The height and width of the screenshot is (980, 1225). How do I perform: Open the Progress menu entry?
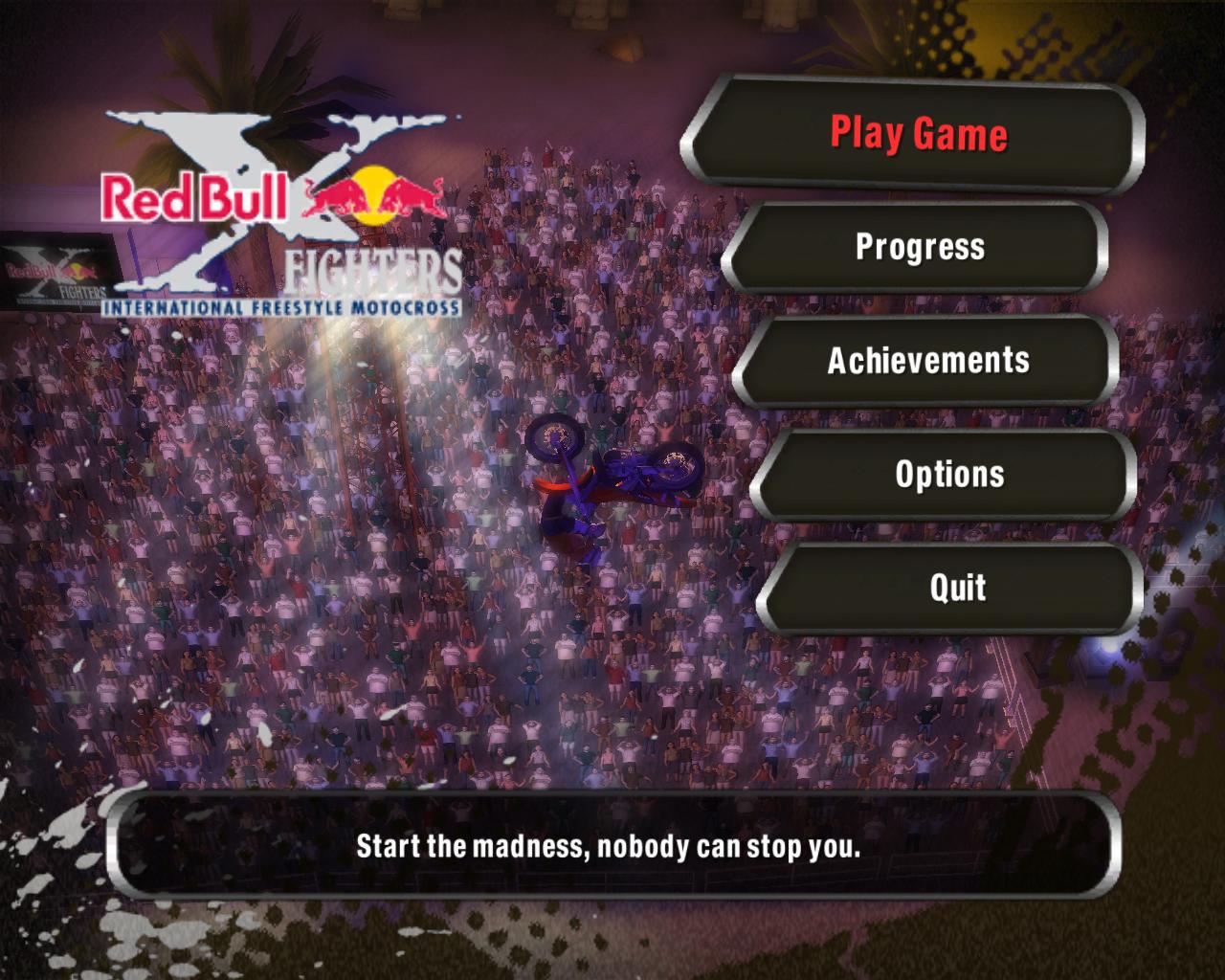(921, 248)
